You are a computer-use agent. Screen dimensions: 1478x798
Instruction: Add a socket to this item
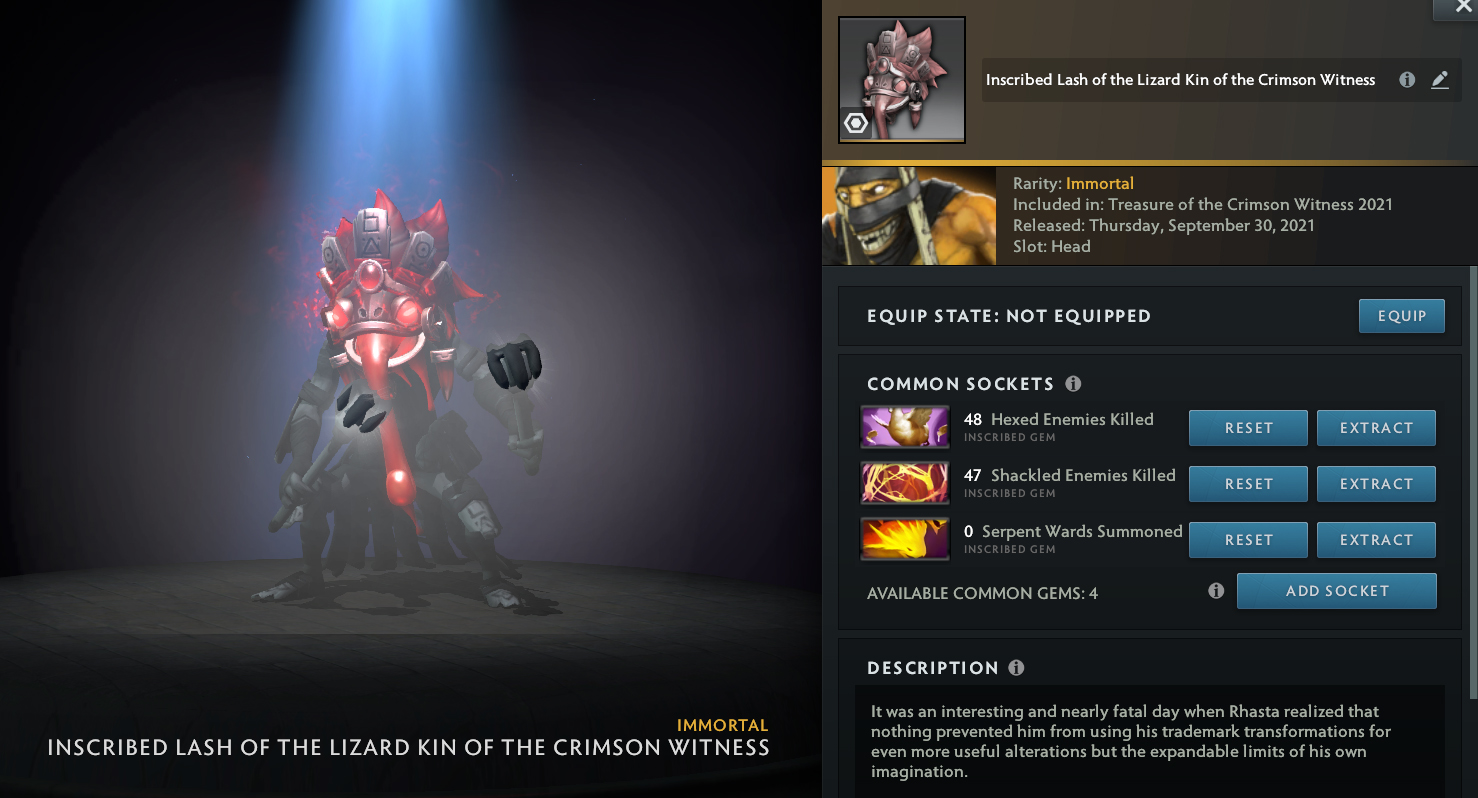[1336, 591]
